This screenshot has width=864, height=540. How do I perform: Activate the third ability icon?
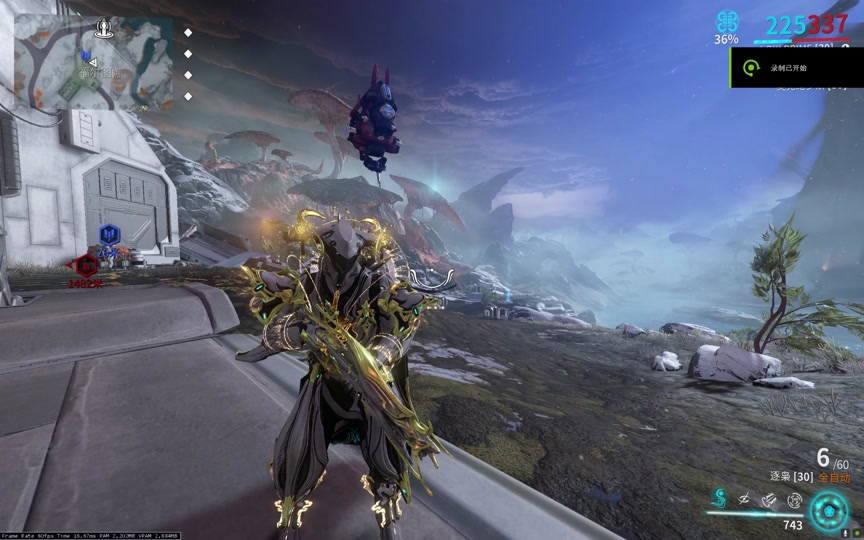(x=768, y=498)
